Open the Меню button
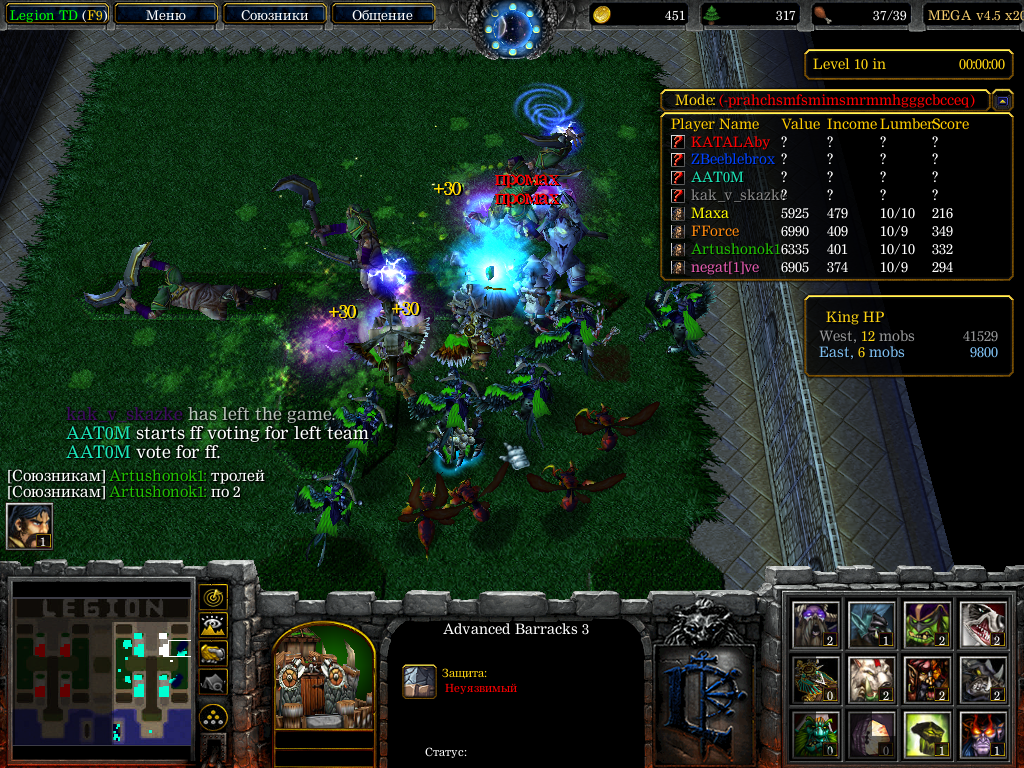Screen dimensions: 1024x768 click(x=165, y=15)
